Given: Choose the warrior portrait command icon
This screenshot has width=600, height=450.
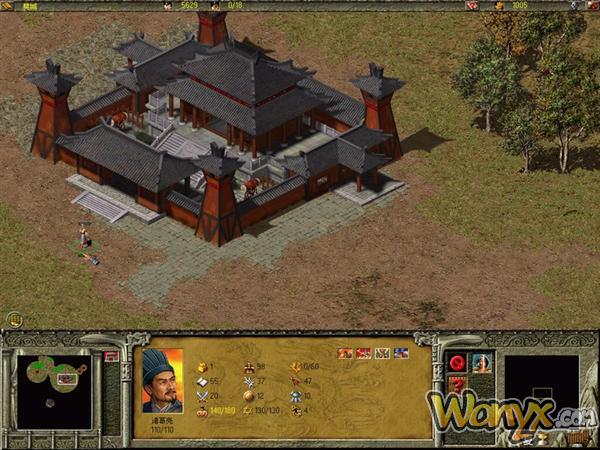Looking at the screenshot, I should (x=482, y=362).
